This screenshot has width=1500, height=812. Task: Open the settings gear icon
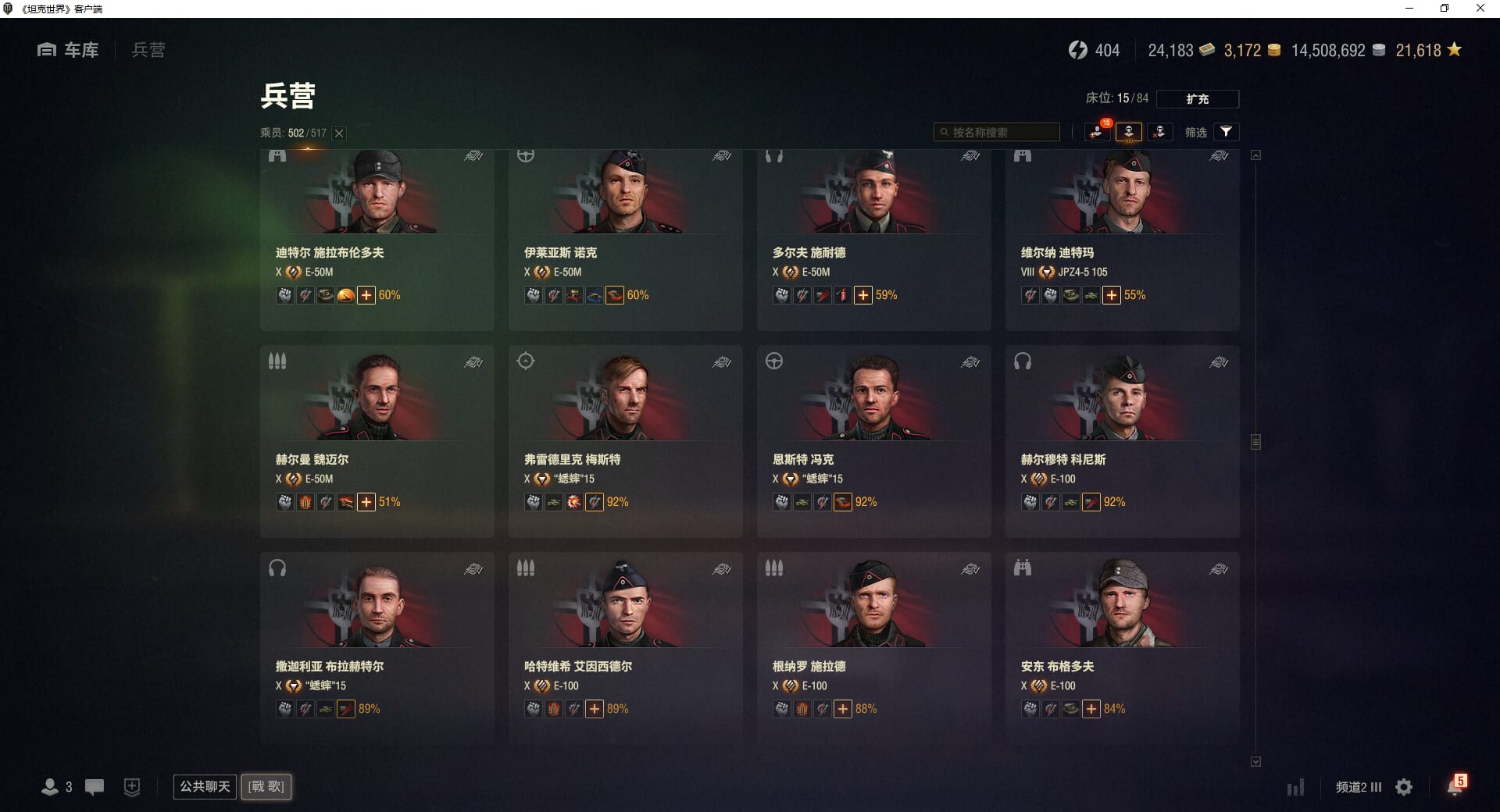tap(1404, 787)
